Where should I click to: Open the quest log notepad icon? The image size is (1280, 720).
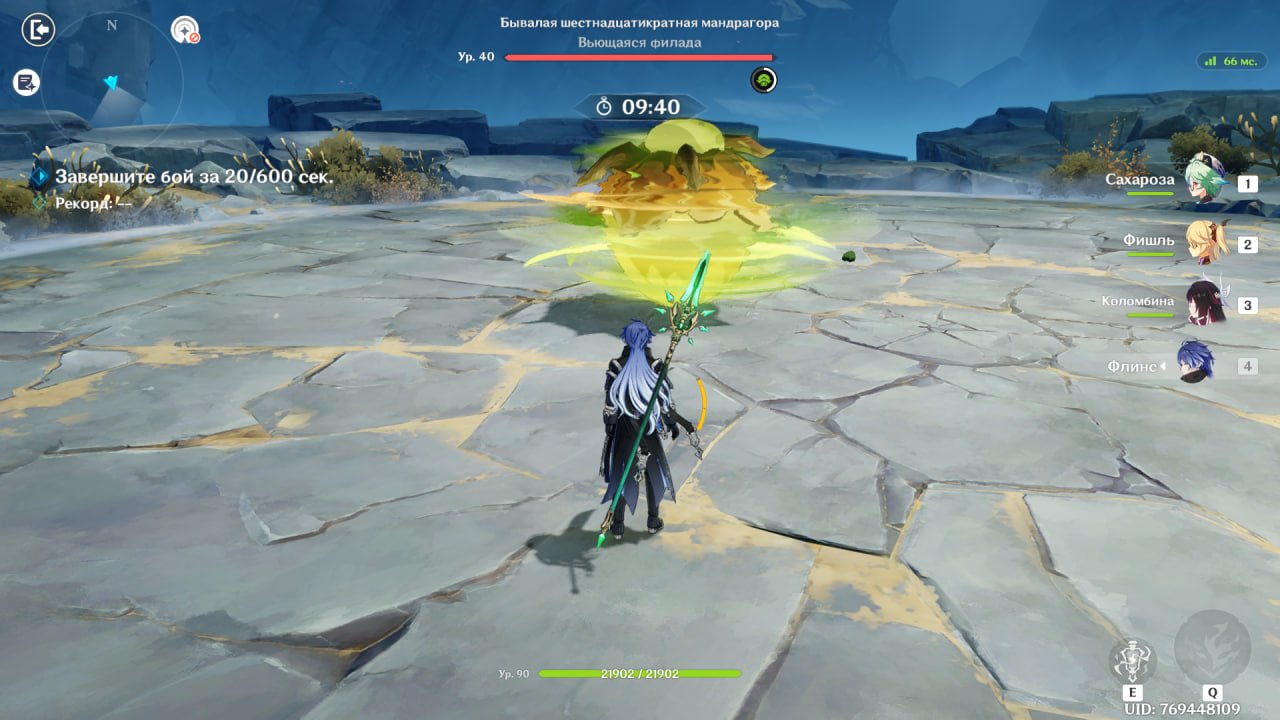pyautogui.click(x=26, y=83)
